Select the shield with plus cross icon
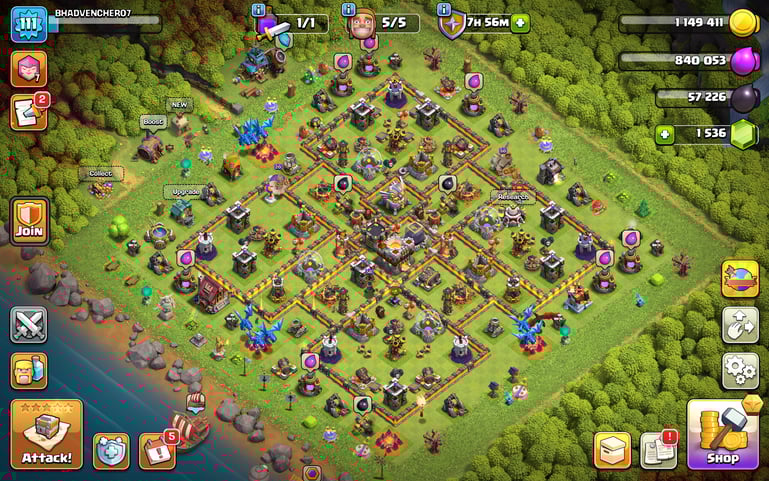 (111, 450)
